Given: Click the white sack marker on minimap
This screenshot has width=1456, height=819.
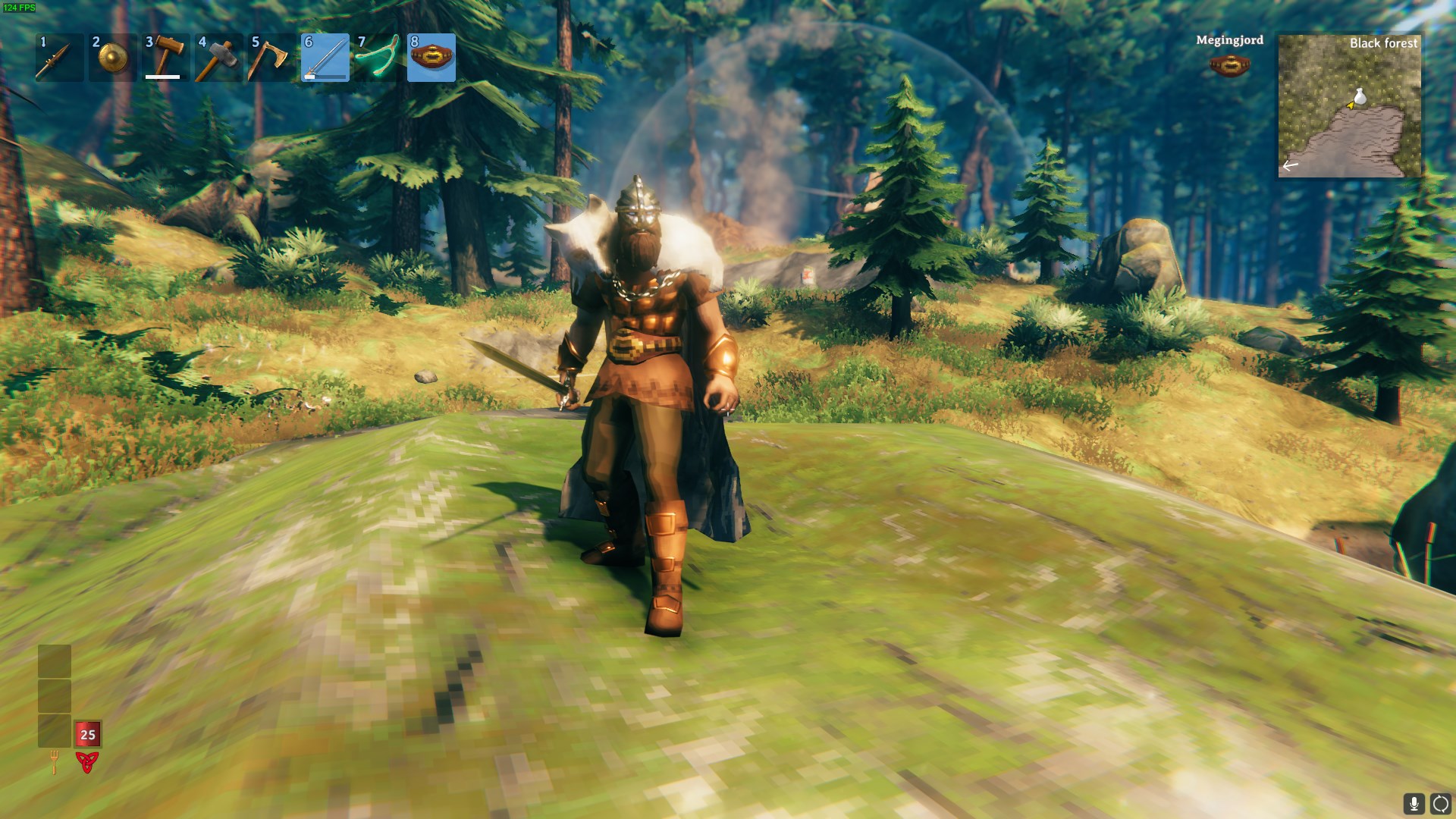Looking at the screenshot, I should (1360, 96).
